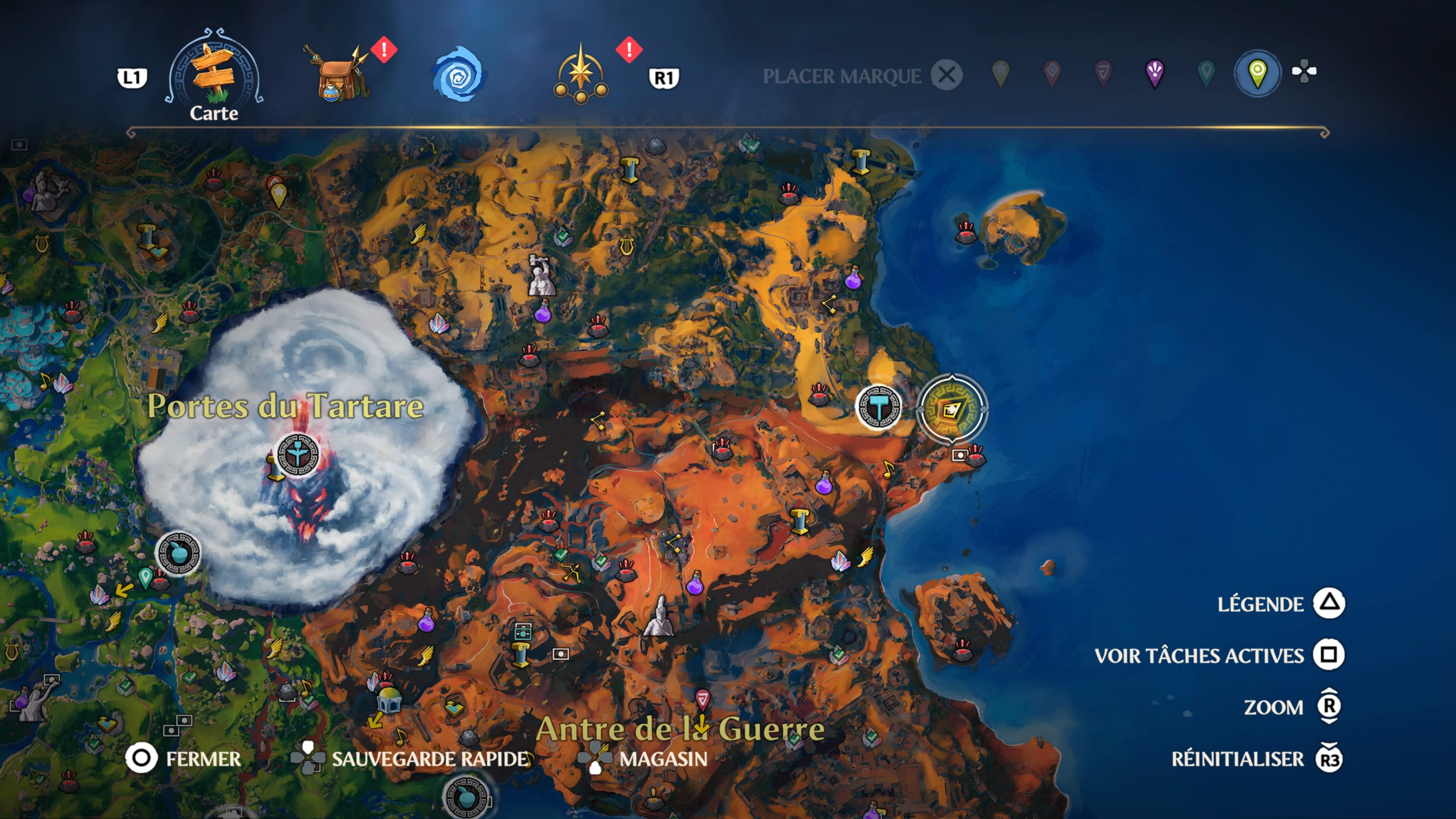The height and width of the screenshot is (819, 1456).
Task: Choose the purple map marker pin
Action: click(x=1155, y=74)
